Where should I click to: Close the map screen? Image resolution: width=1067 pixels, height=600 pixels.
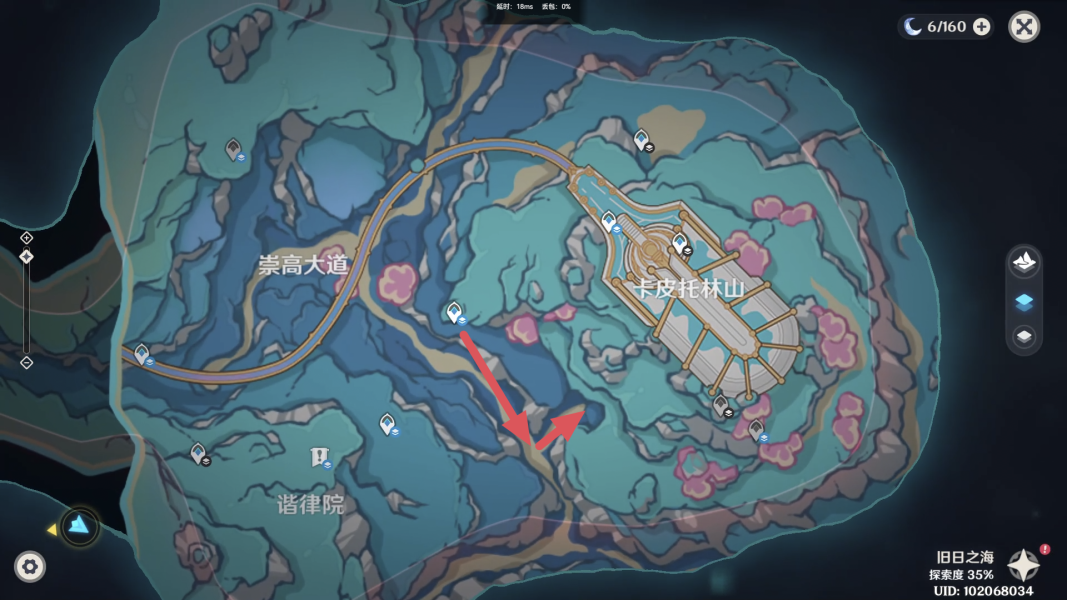pyautogui.click(x=1024, y=27)
